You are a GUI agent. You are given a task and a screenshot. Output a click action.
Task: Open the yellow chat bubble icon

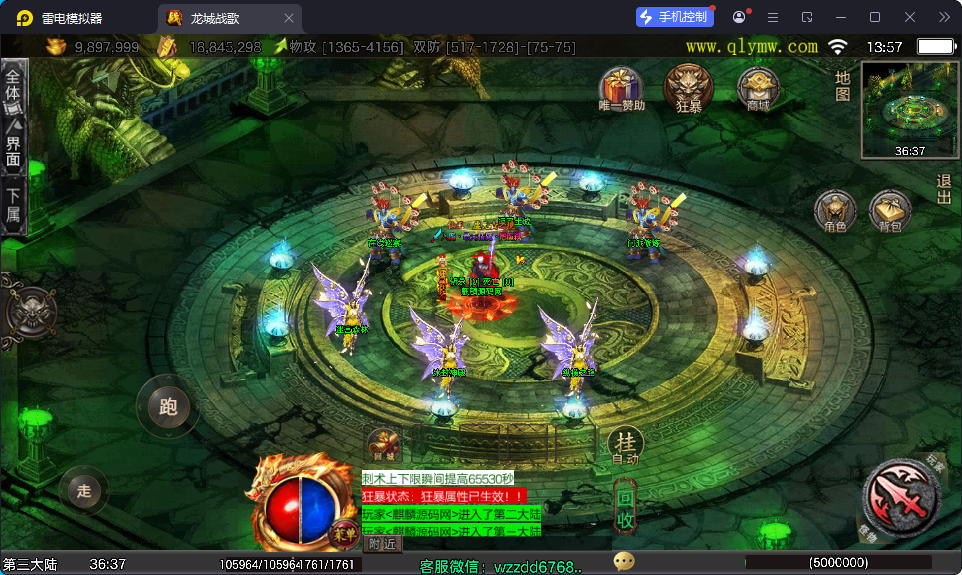[624, 561]
